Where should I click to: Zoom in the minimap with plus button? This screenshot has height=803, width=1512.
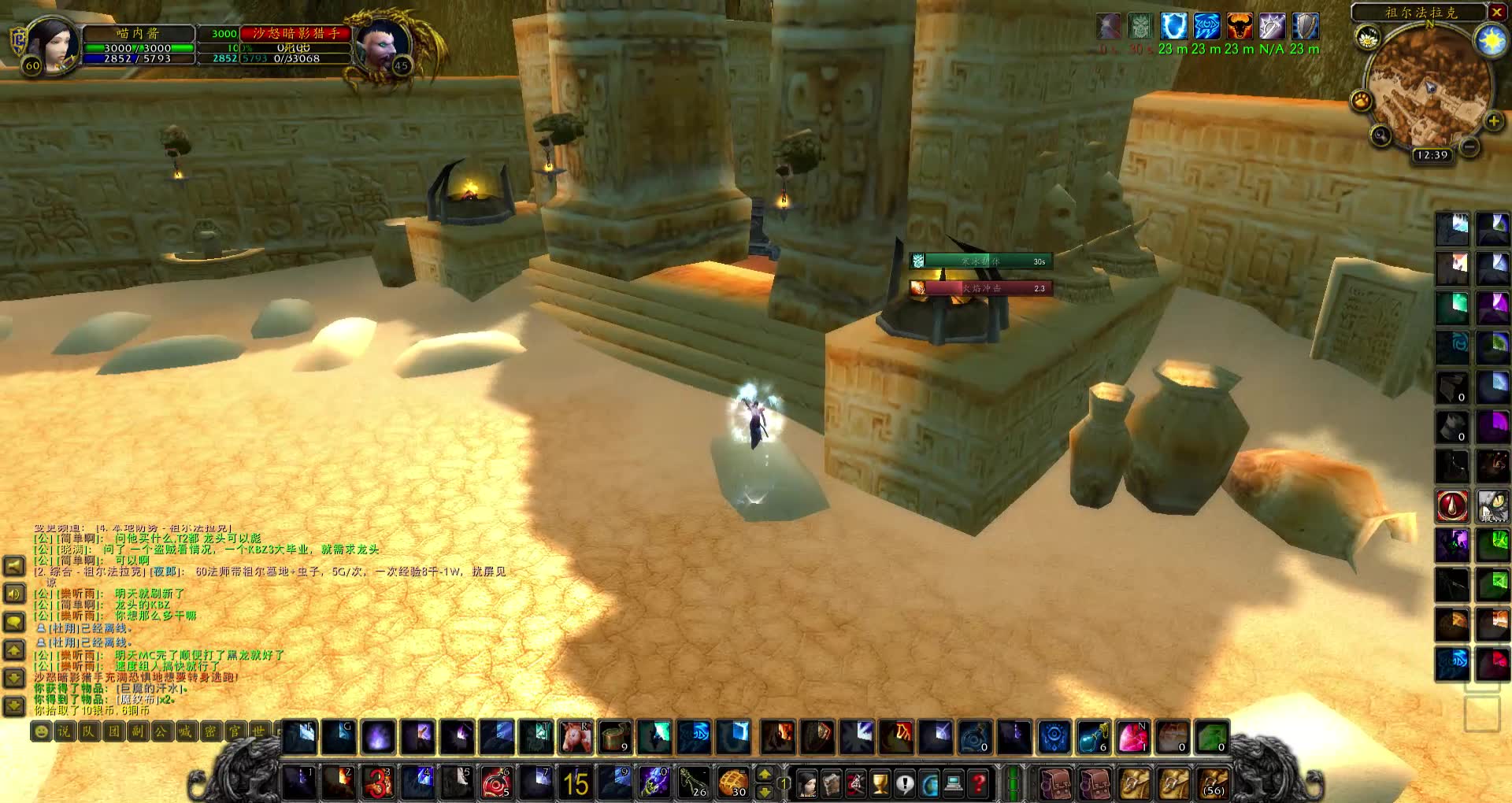click(1493, 121)
